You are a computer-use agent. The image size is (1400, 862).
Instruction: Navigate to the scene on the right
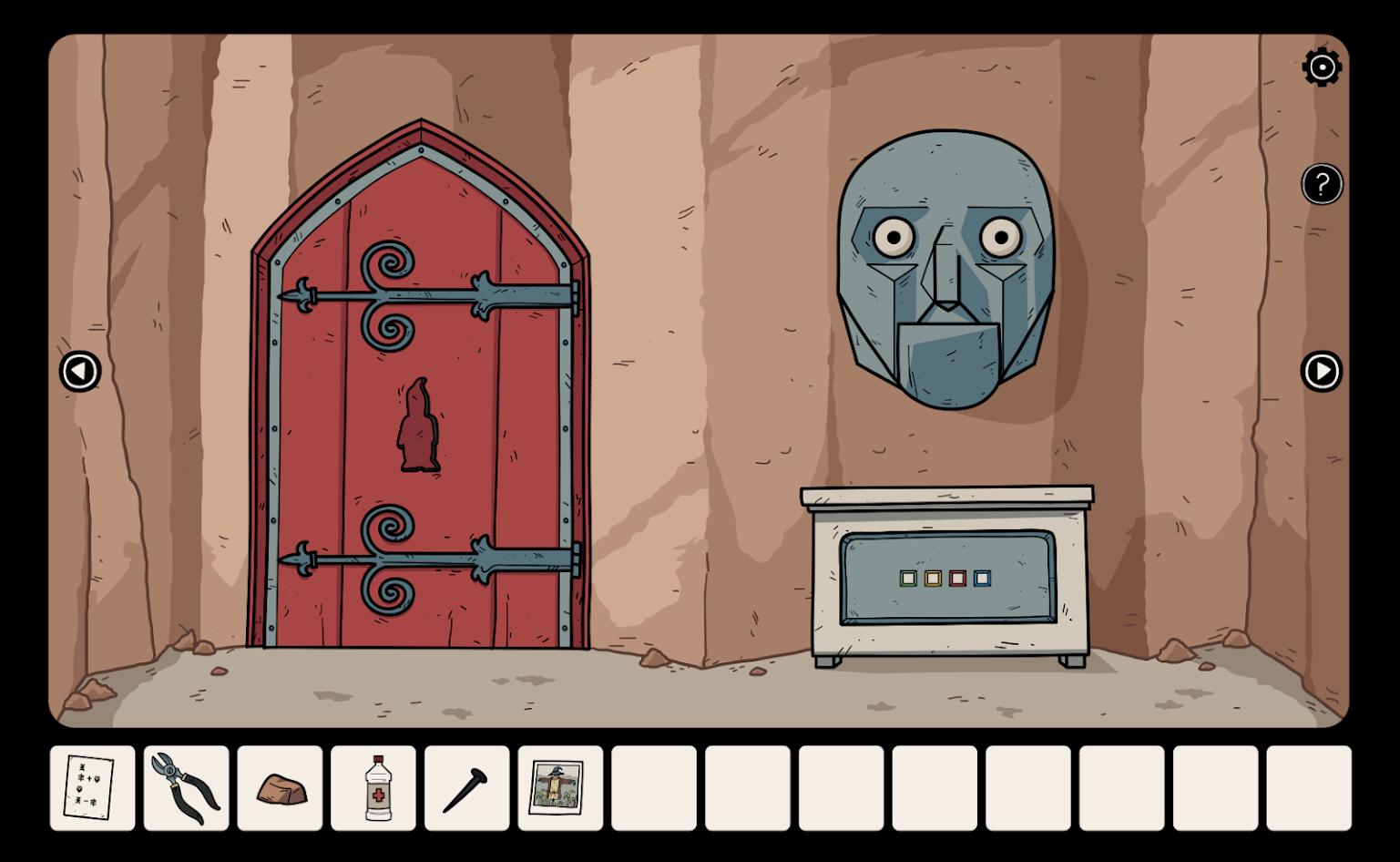point(1321,372)
